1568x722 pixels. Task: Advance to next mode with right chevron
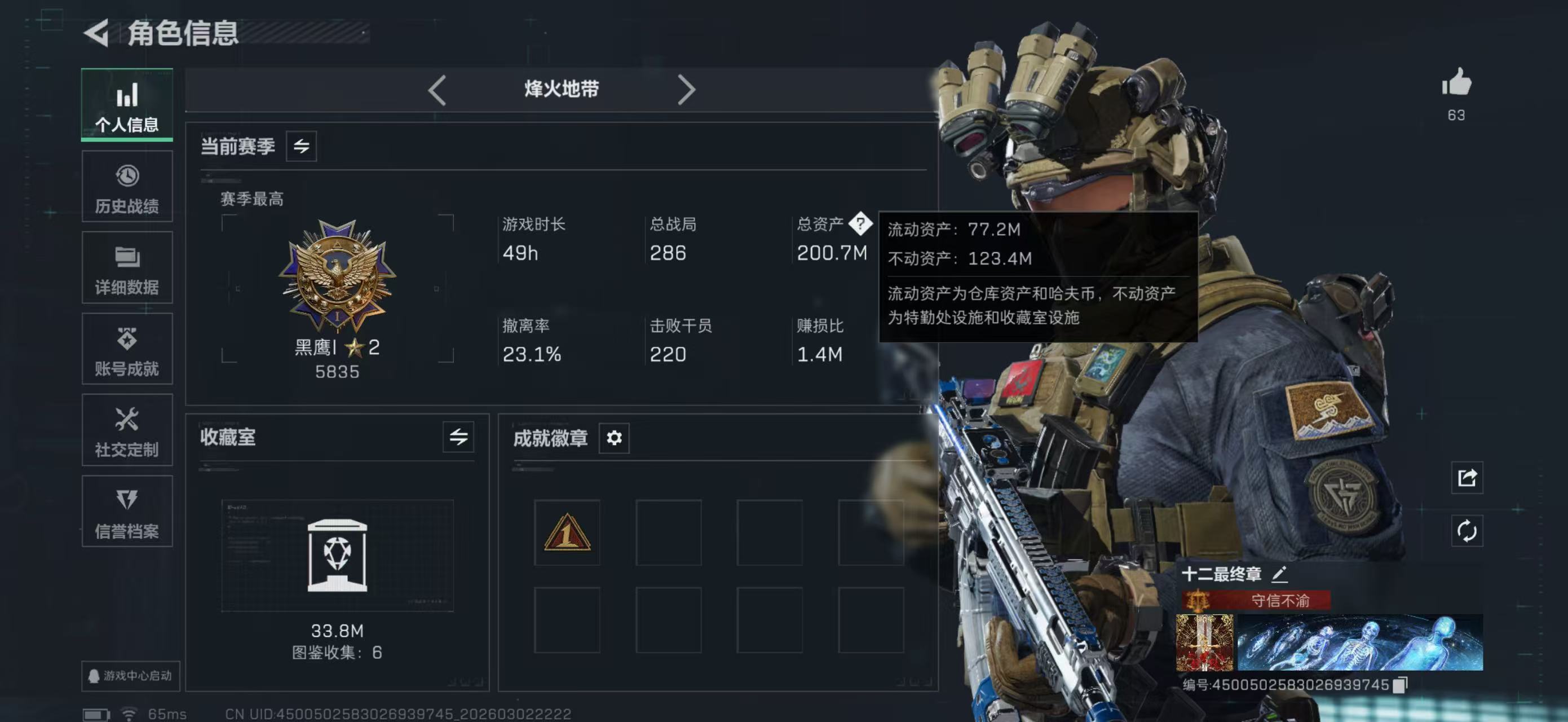(x=688, y=89)
